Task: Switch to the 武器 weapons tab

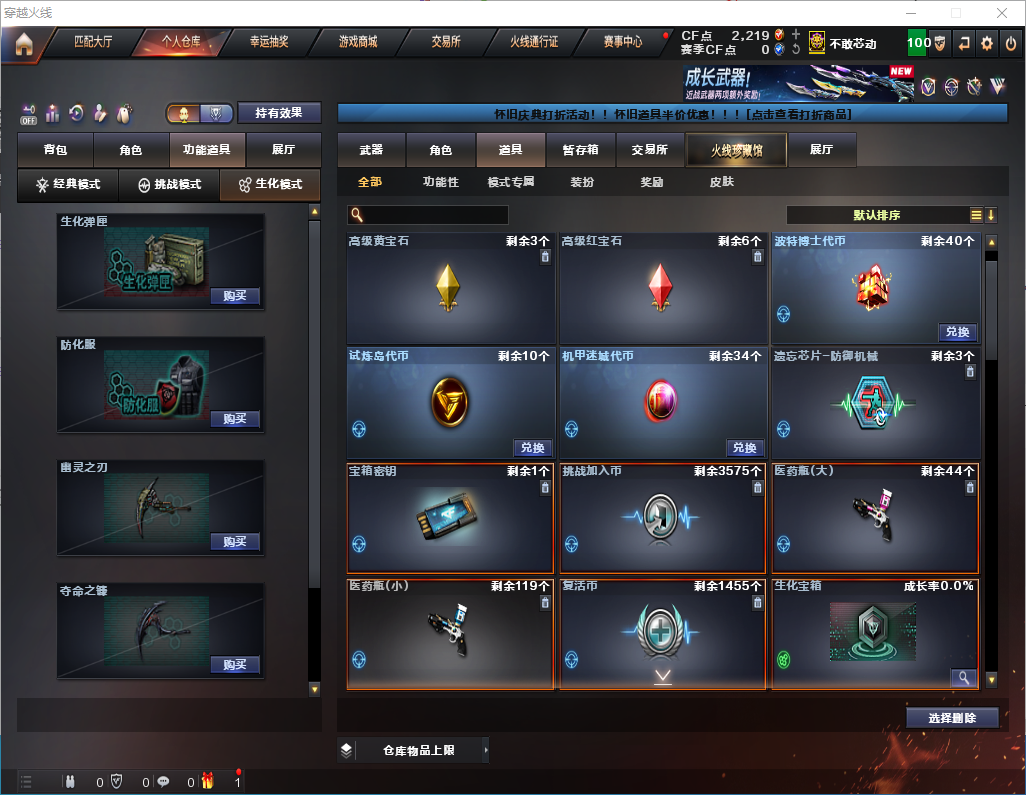Action: point(371,150)
